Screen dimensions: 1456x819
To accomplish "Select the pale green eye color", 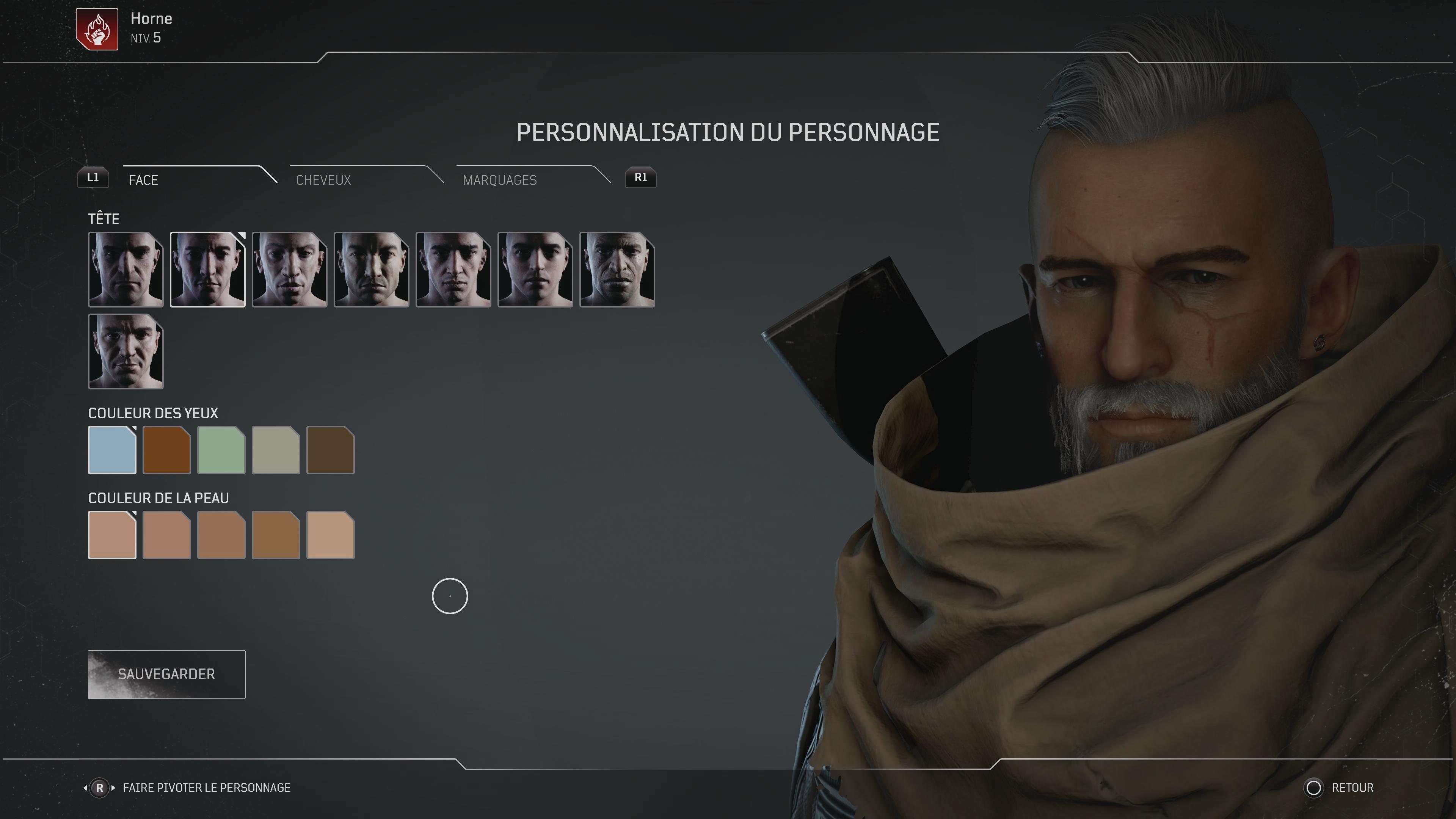I will (221, 450).
